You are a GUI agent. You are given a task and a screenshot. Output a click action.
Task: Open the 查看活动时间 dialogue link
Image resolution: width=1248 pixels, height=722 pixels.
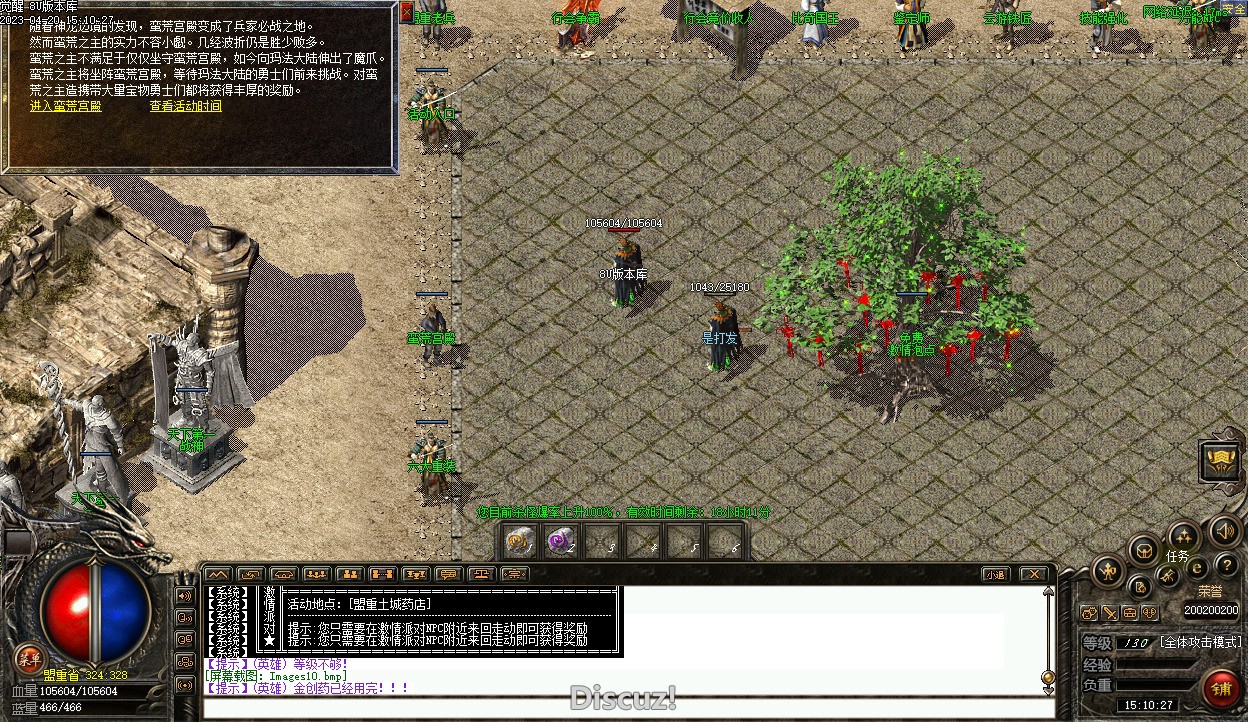pos(186,106)
